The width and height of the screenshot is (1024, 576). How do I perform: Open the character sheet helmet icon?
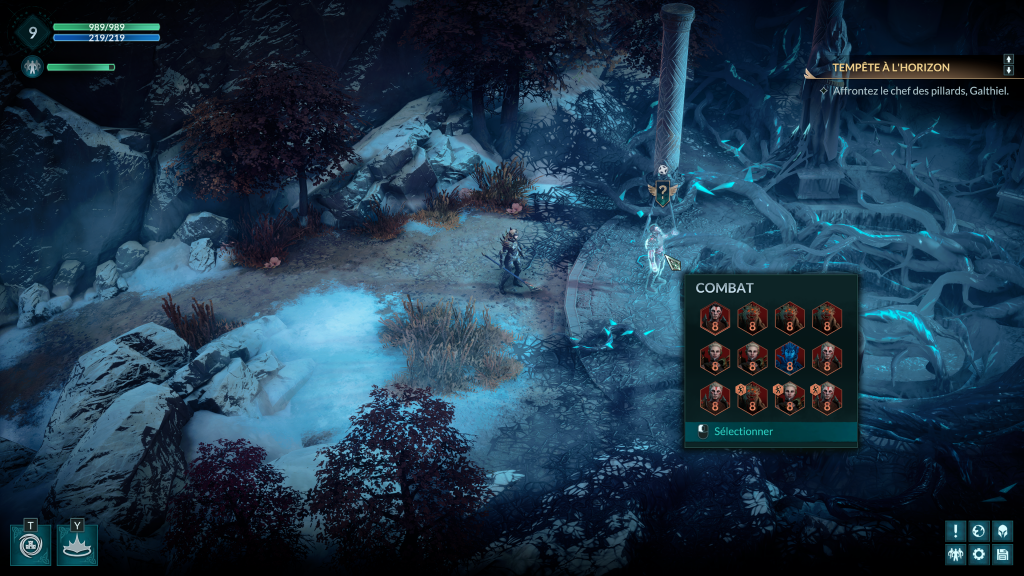tap(1002, 531)
